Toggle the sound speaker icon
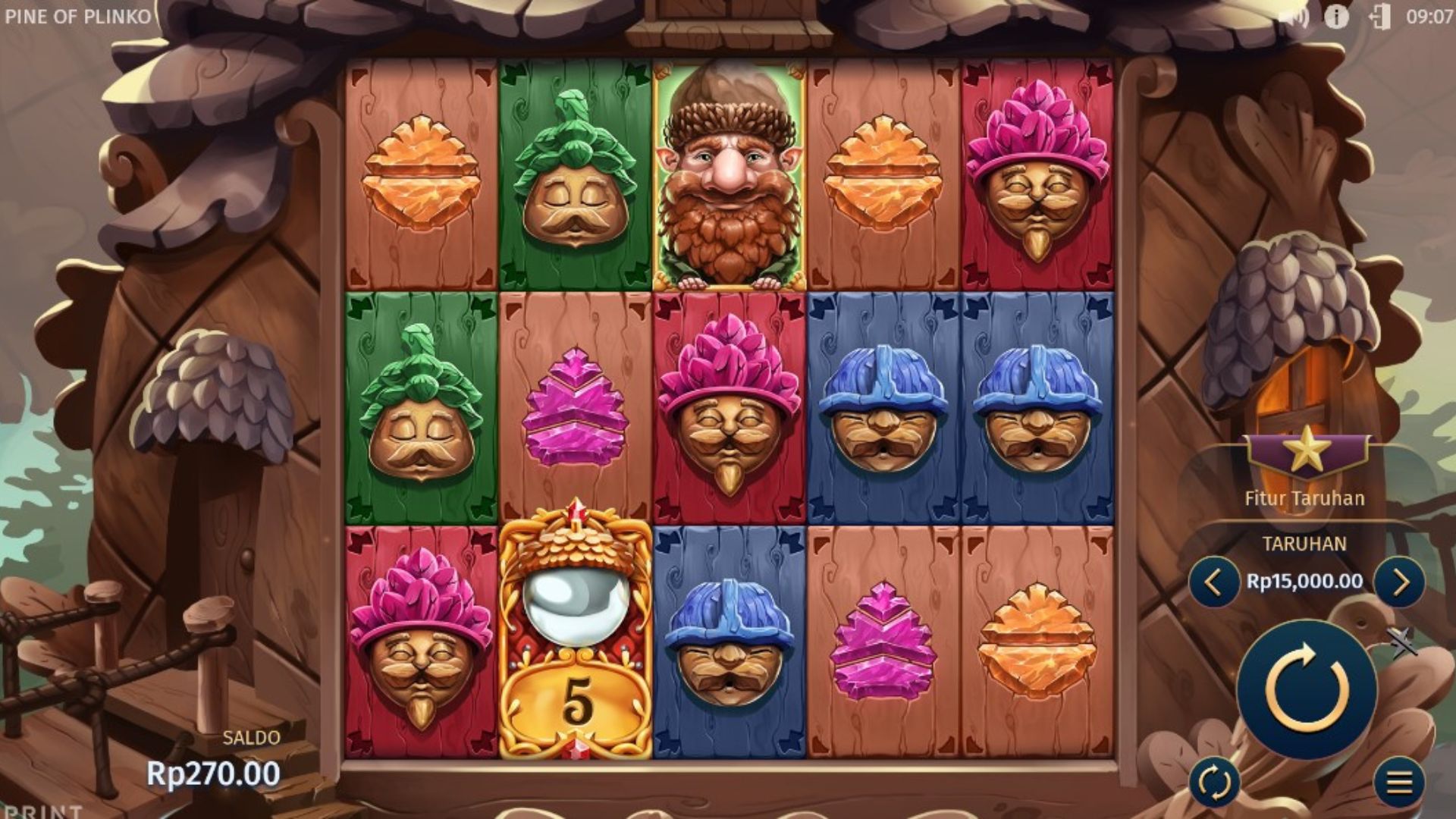1456x819 pixels. coord(1293,17)
